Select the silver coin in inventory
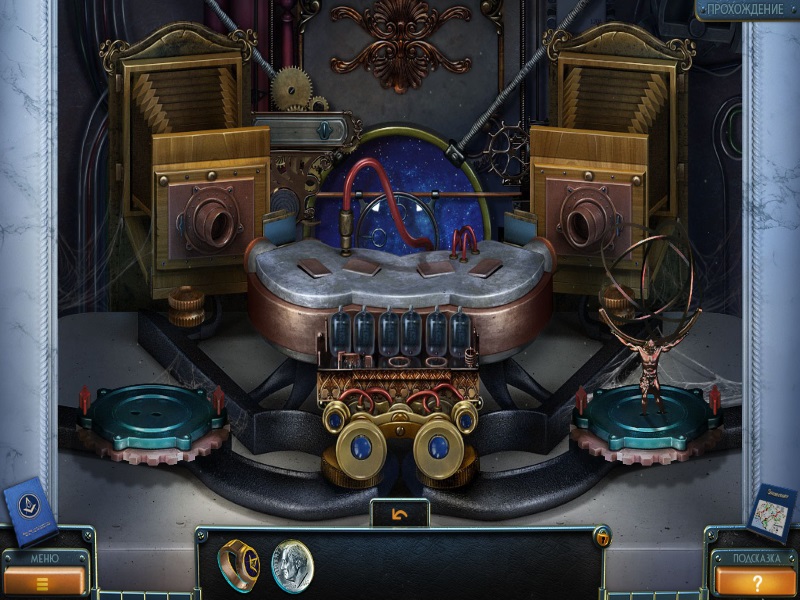The width and height of the screenshot is (800, 600). (292, 566)
